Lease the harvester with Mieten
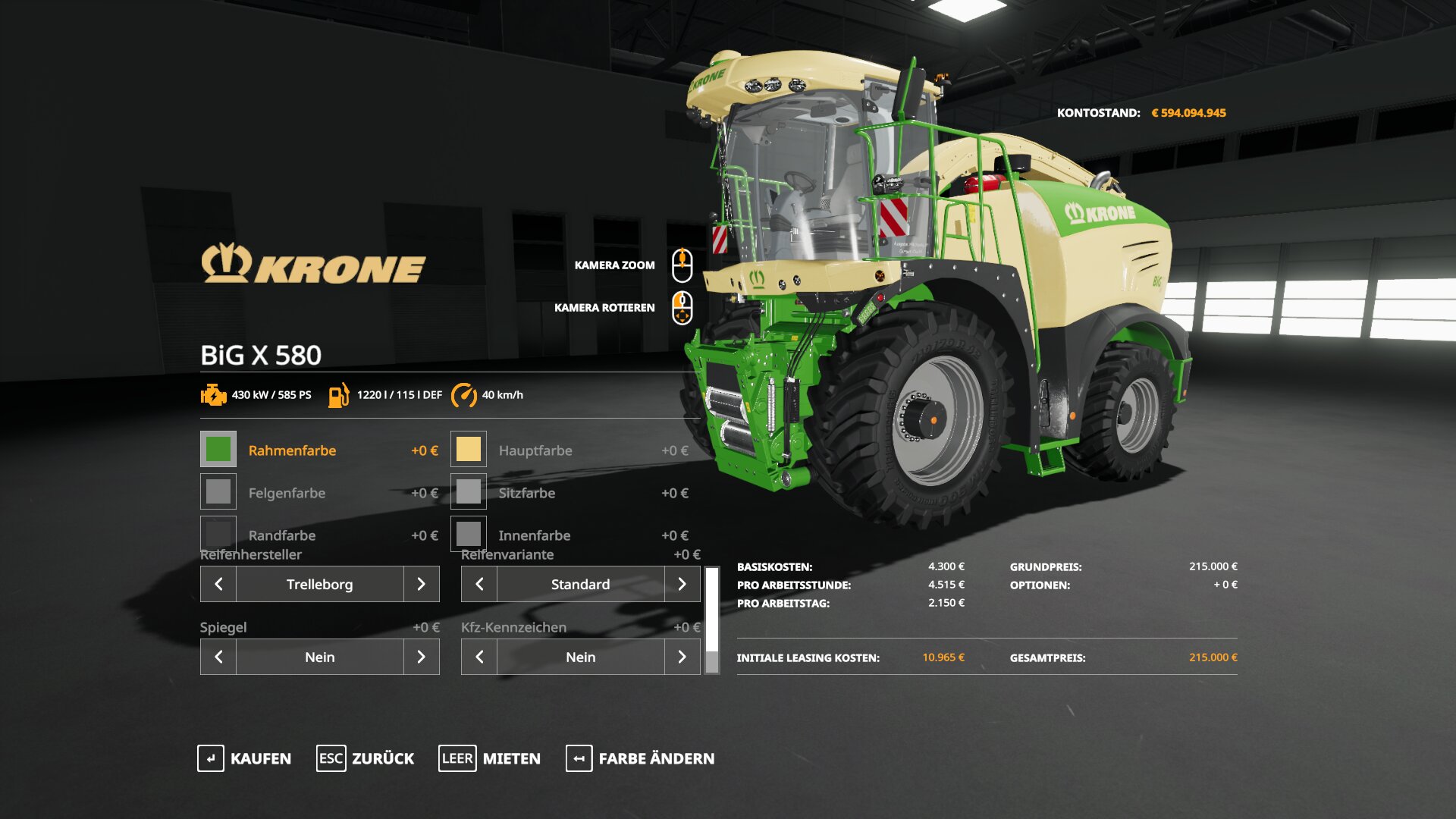This screenshot has width=1456, height=819. tap(490, 758)
